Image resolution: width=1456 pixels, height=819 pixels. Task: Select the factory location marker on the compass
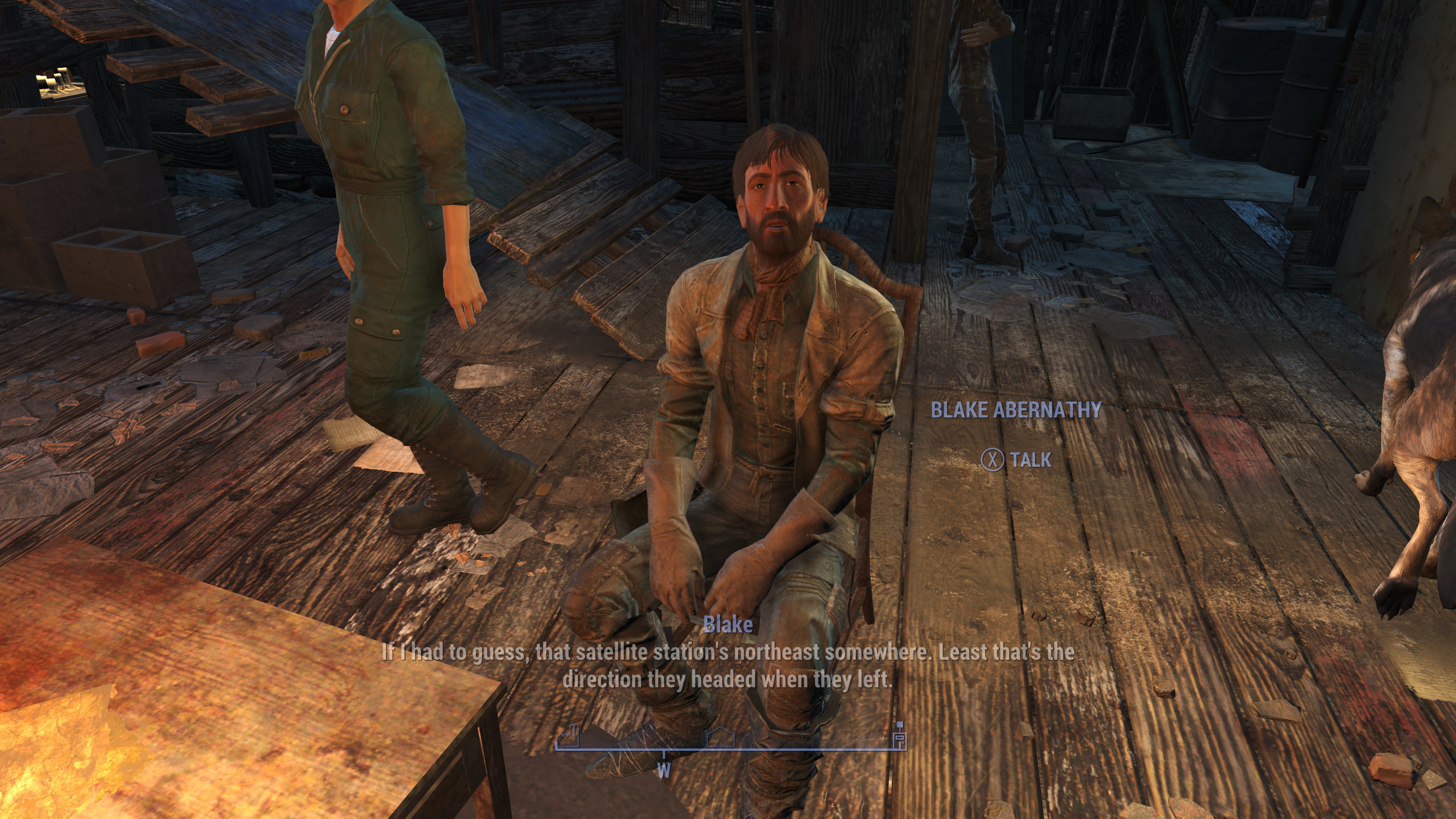coord(568,735)
